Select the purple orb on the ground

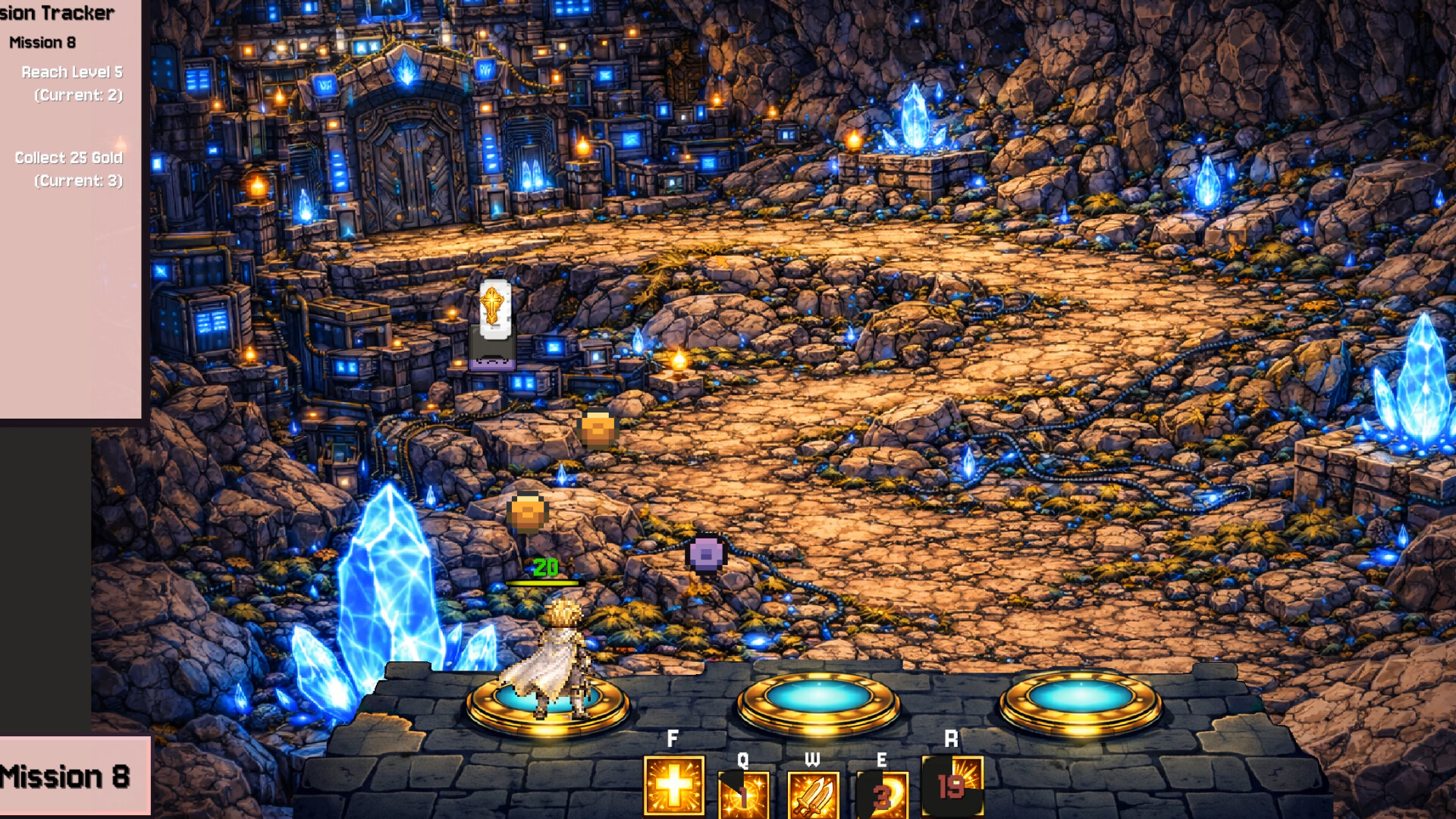click(705, 554)
